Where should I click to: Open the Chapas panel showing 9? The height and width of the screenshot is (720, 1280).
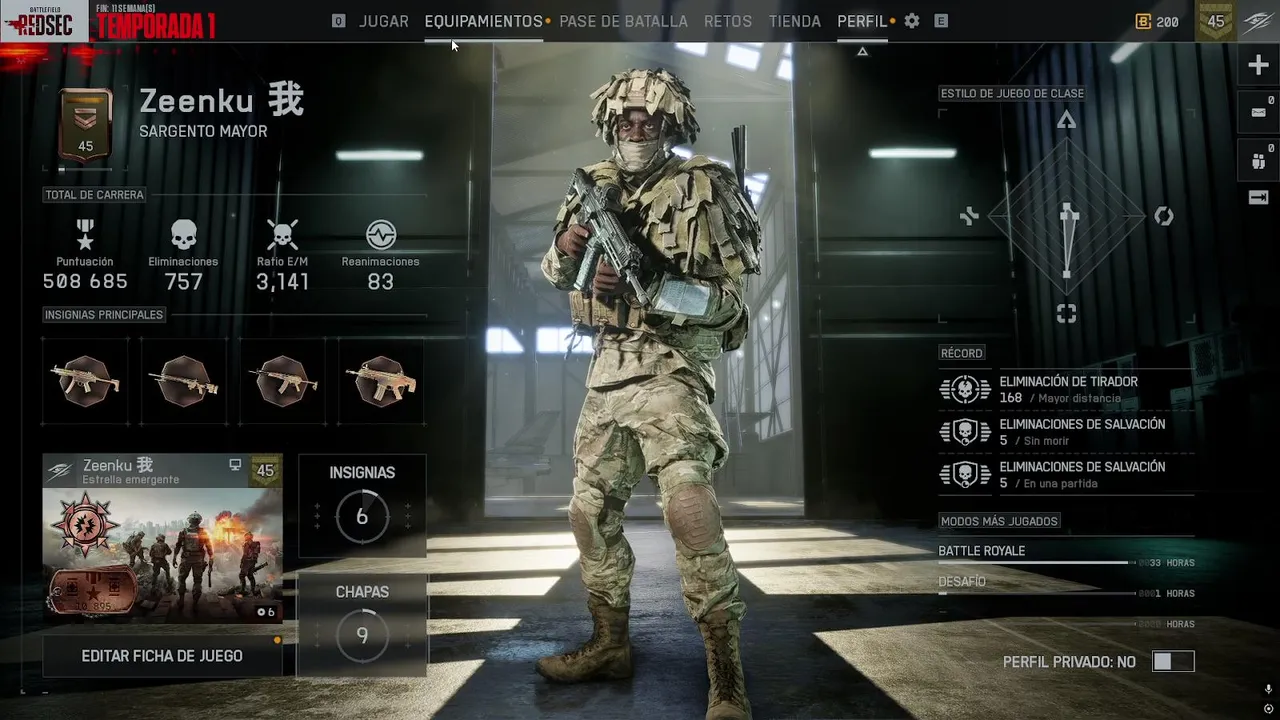tap(362, 625)
